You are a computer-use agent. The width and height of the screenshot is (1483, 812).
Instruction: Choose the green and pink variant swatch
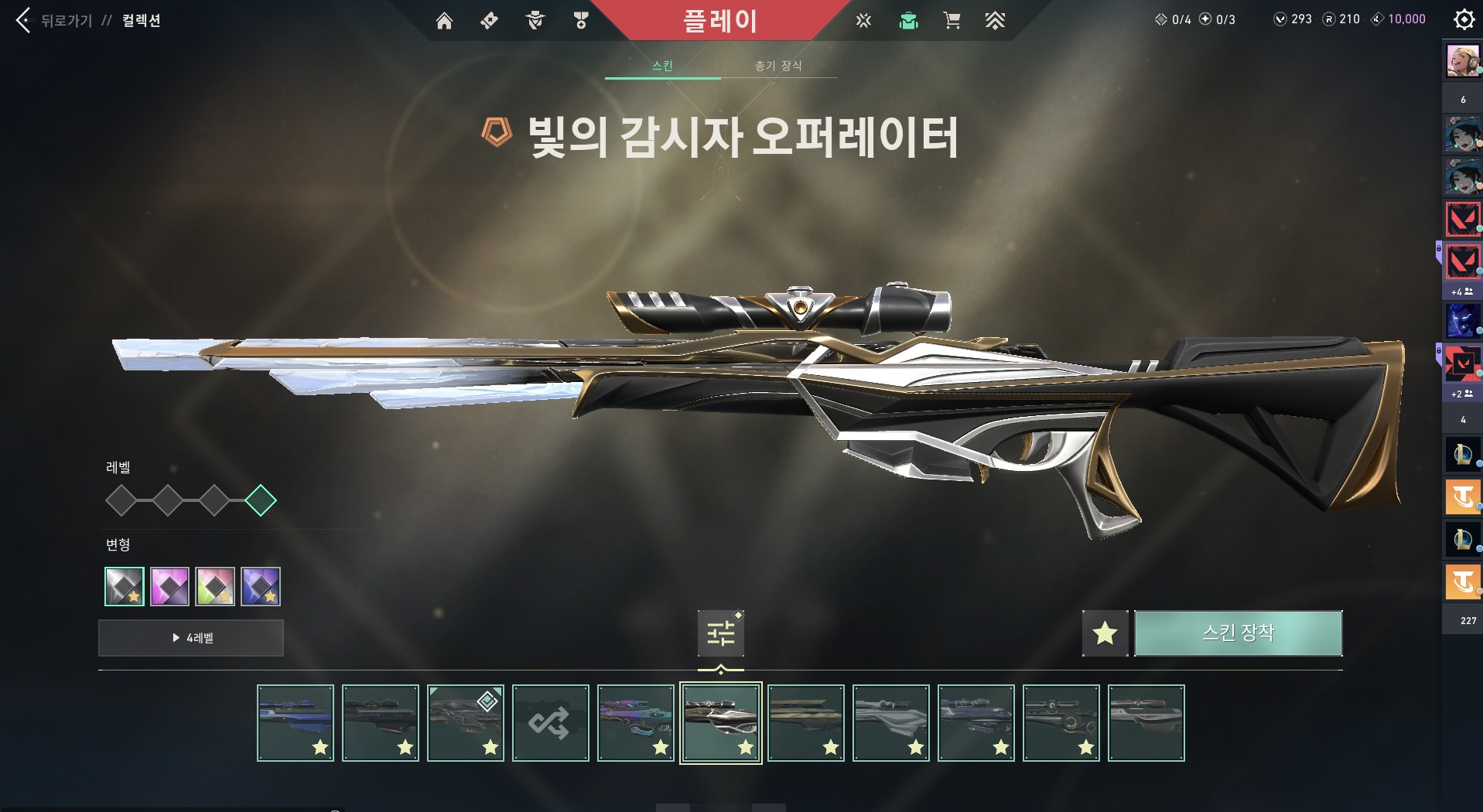[x=215, y=586]
